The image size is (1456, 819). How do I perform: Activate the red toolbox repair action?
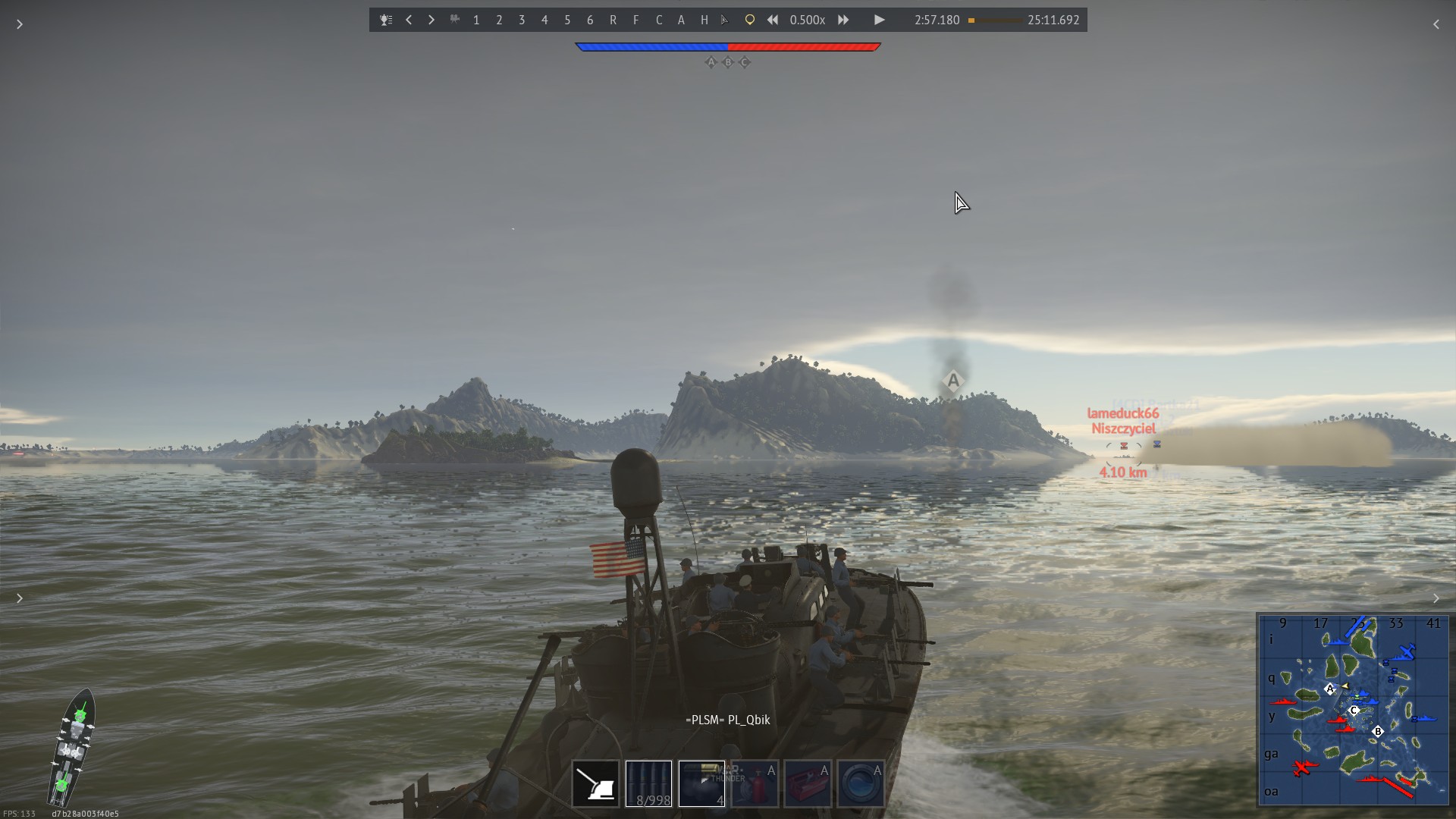point(808,783)
